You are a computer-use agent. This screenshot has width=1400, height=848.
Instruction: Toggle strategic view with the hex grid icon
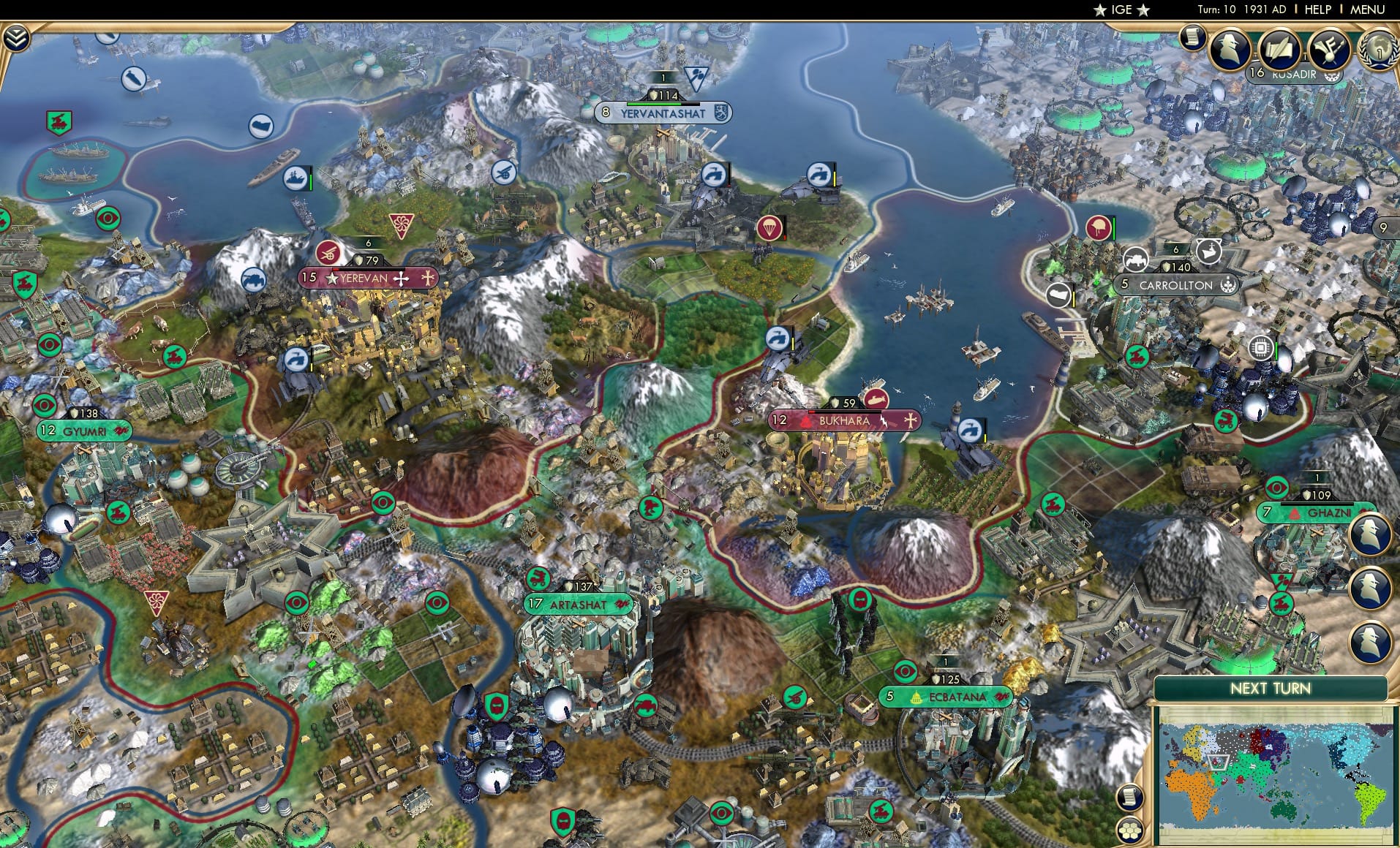(1129, 830)
